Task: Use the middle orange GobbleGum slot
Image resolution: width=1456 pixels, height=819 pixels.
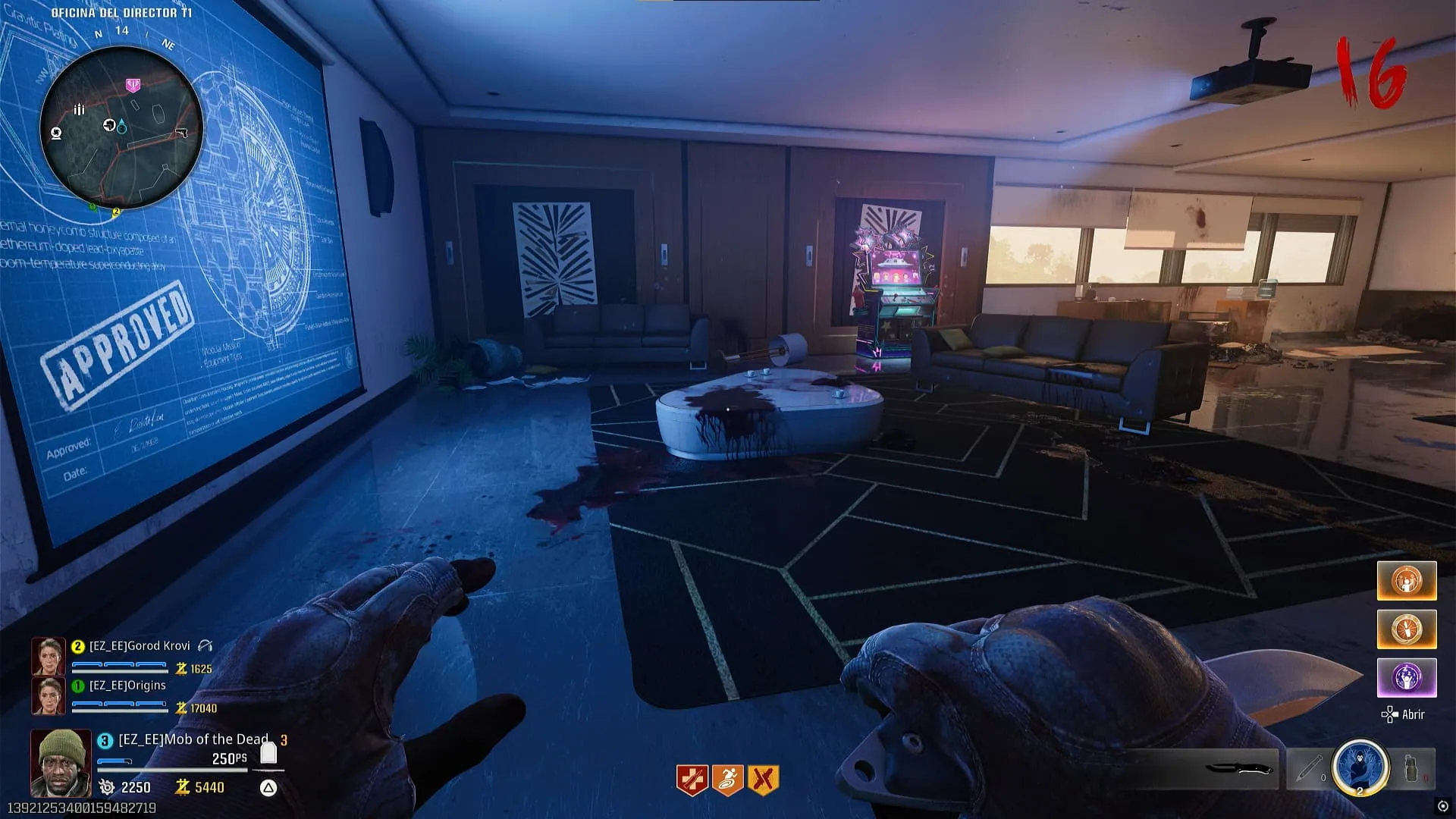Action: click(1407, 629)
